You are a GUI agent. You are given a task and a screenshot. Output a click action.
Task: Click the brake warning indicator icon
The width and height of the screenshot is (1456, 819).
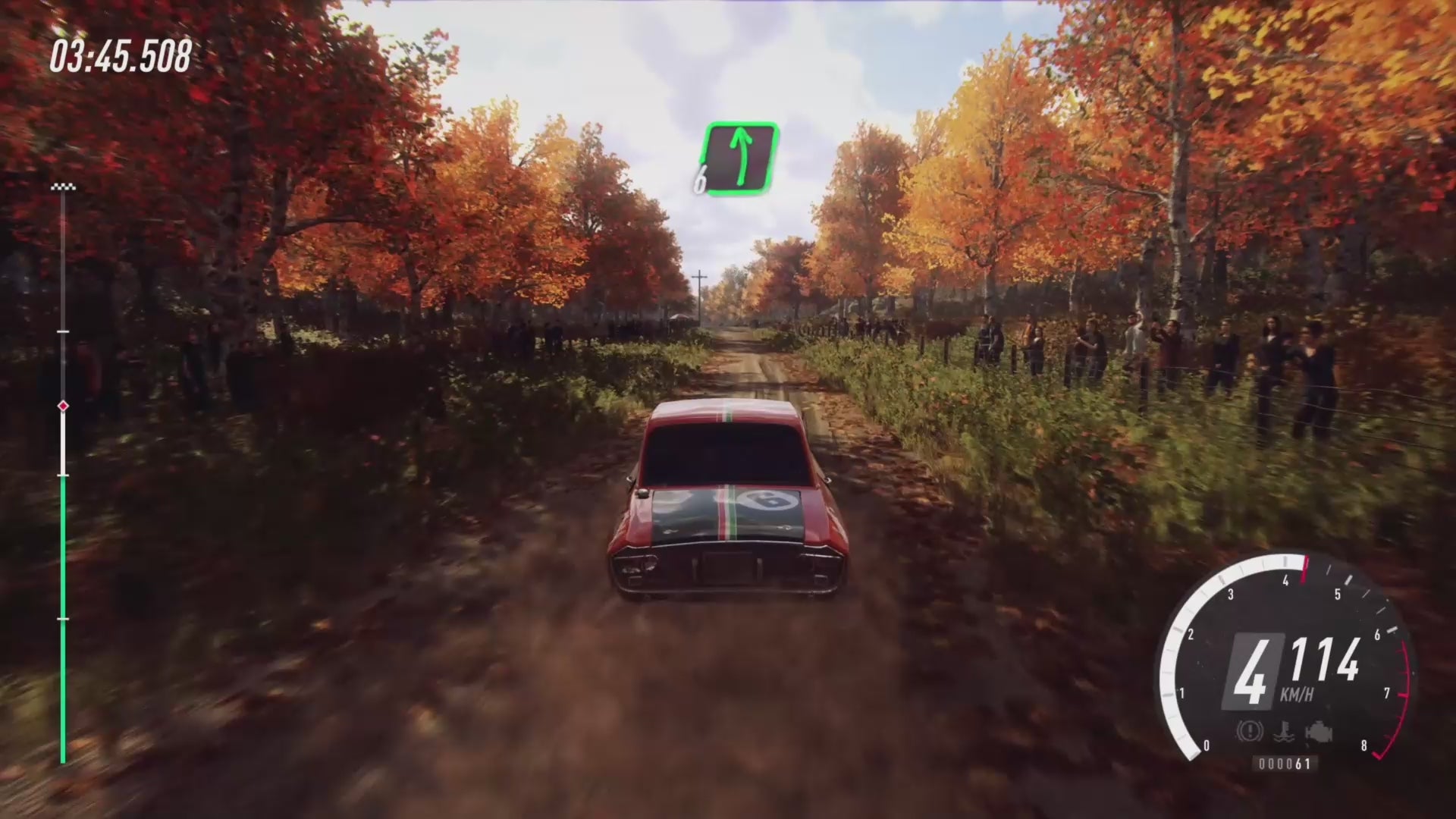pos(1248,732)
